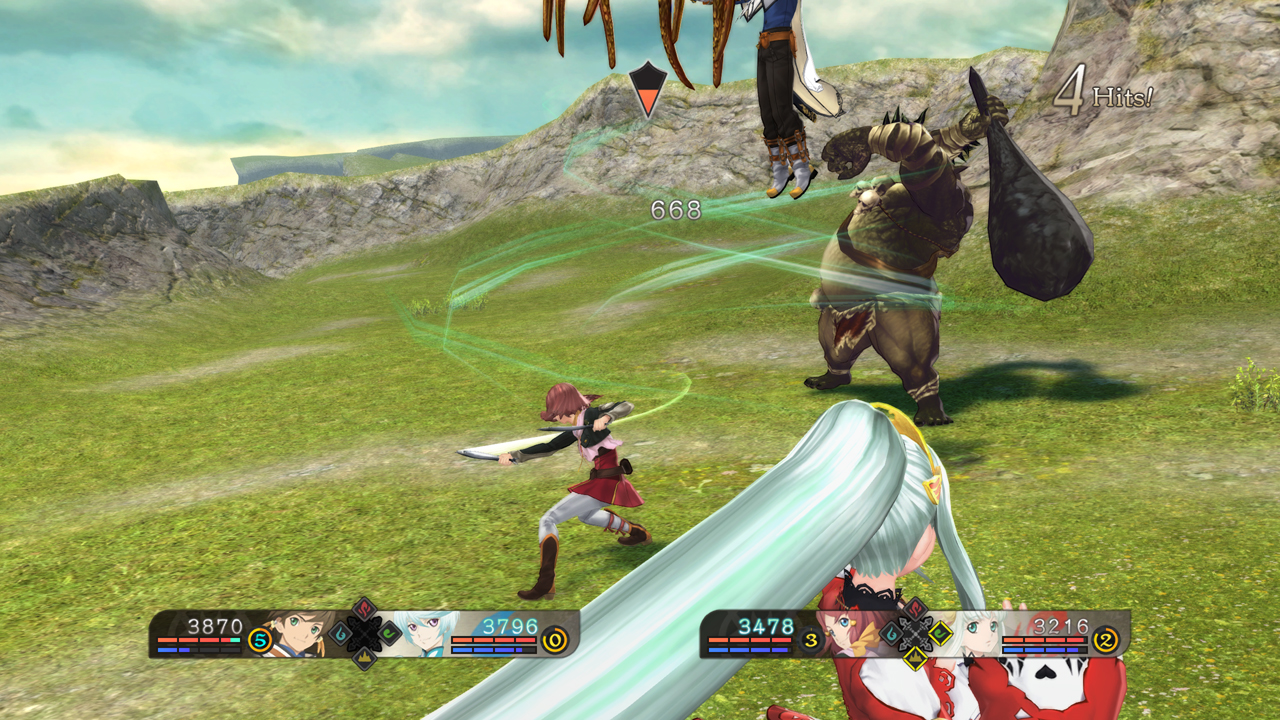The image size is (1280, 720).
Task: Switch to the highlighted wind seraph icon beside Lailah
Action: click(x=940, y=633)
